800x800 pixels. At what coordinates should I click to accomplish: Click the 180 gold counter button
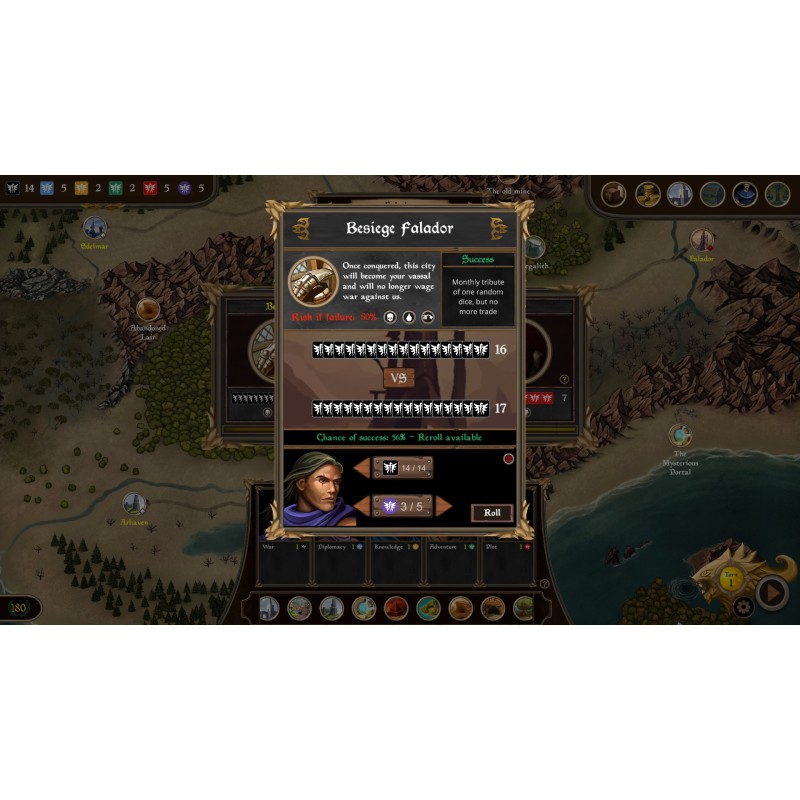pyautogui.click(x=19, y=608)
